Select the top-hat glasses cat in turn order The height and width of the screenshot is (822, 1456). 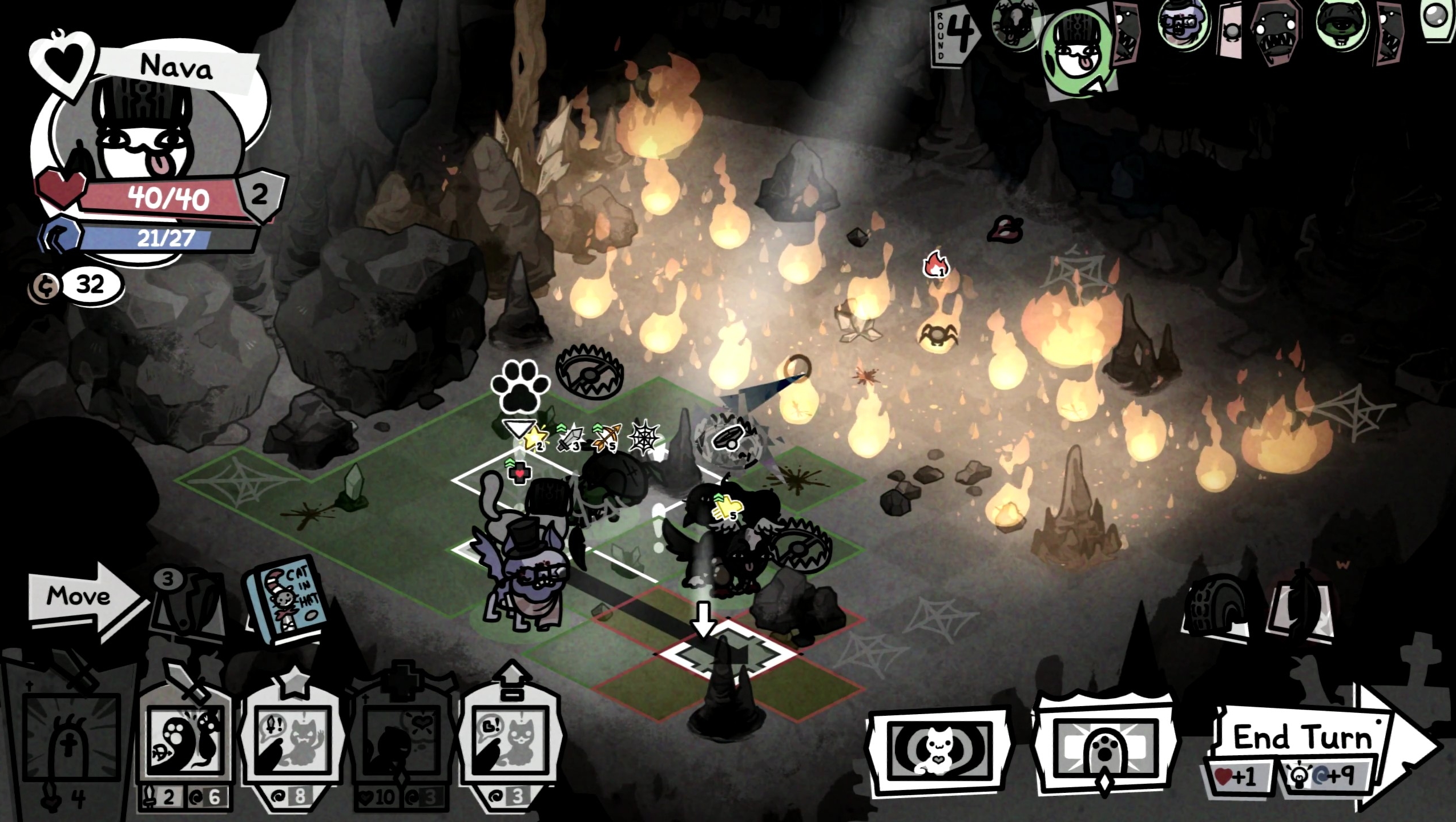click(1184, 23)
